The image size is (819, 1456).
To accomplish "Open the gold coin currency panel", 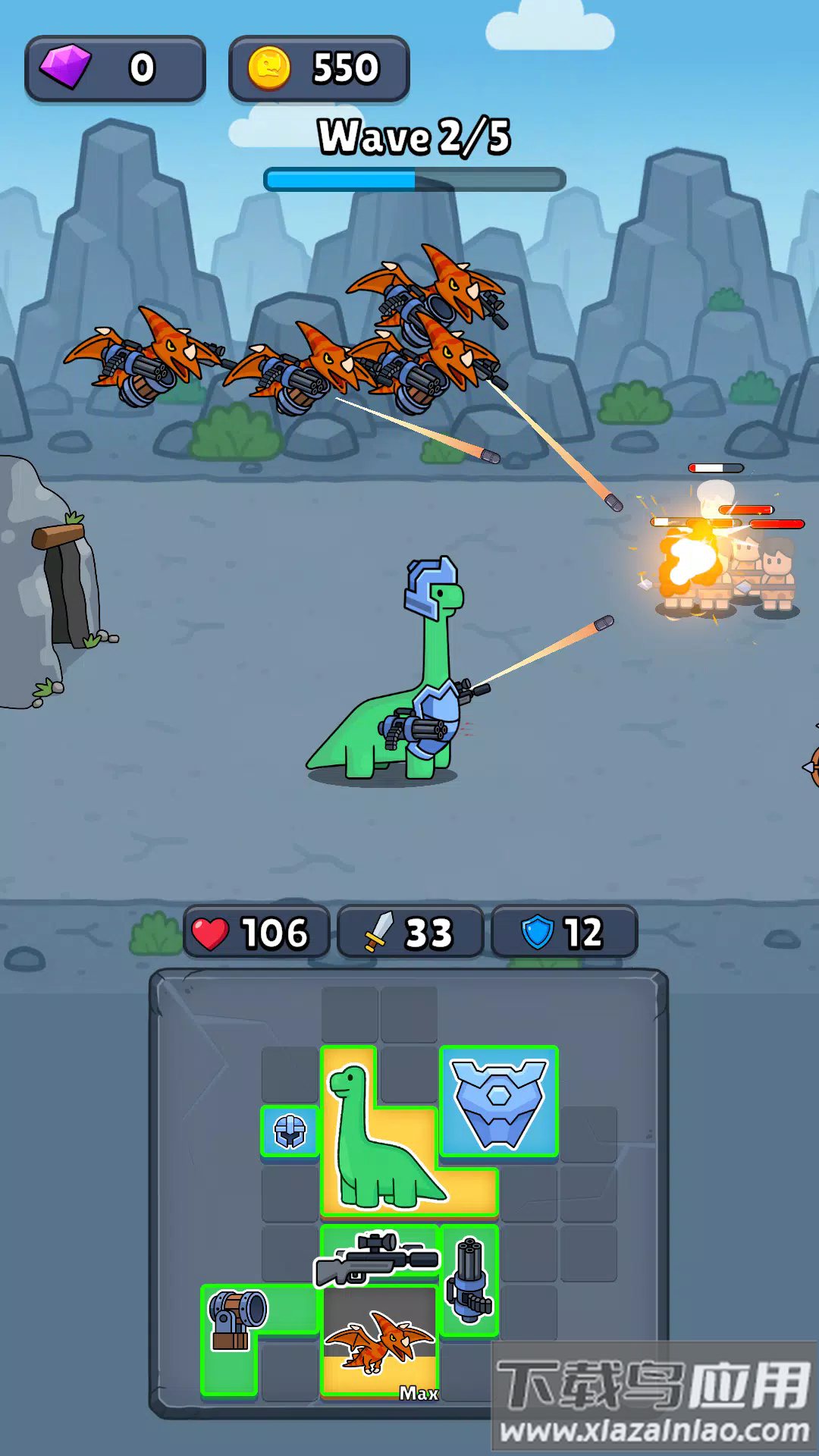I will point(318,68).
